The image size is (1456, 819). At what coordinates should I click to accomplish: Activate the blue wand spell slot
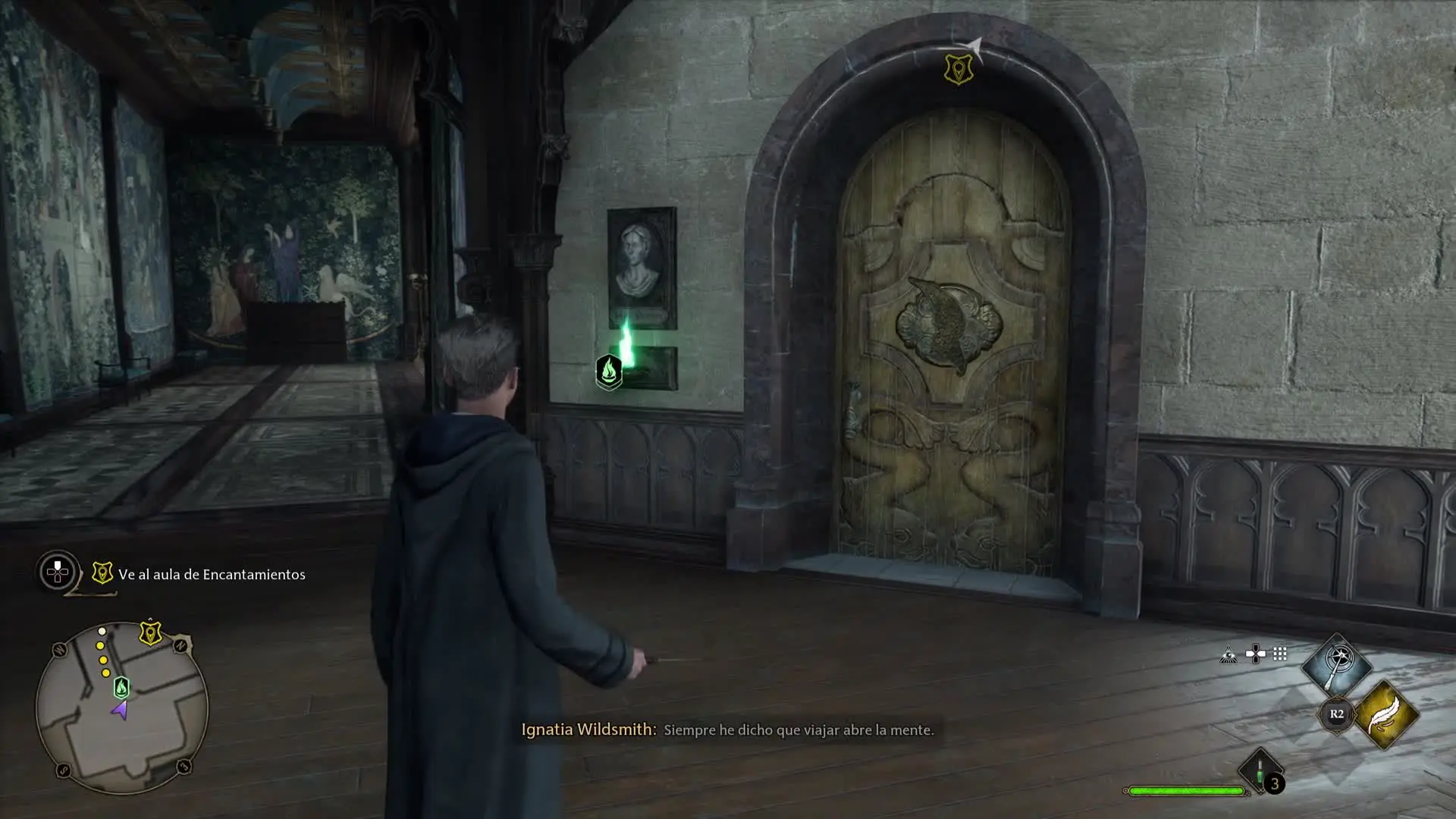(x=1337, y=665)
